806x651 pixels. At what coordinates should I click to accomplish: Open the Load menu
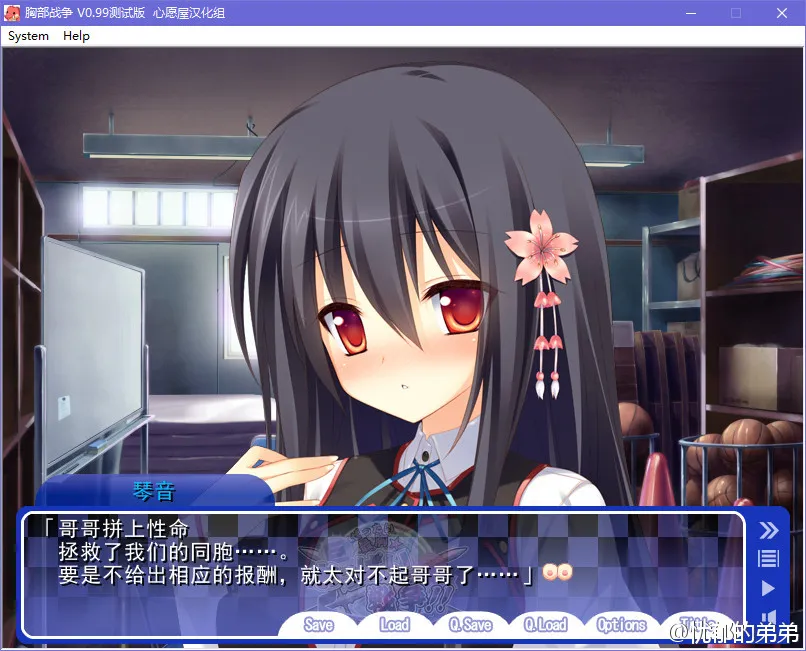[x=394, y=625]
